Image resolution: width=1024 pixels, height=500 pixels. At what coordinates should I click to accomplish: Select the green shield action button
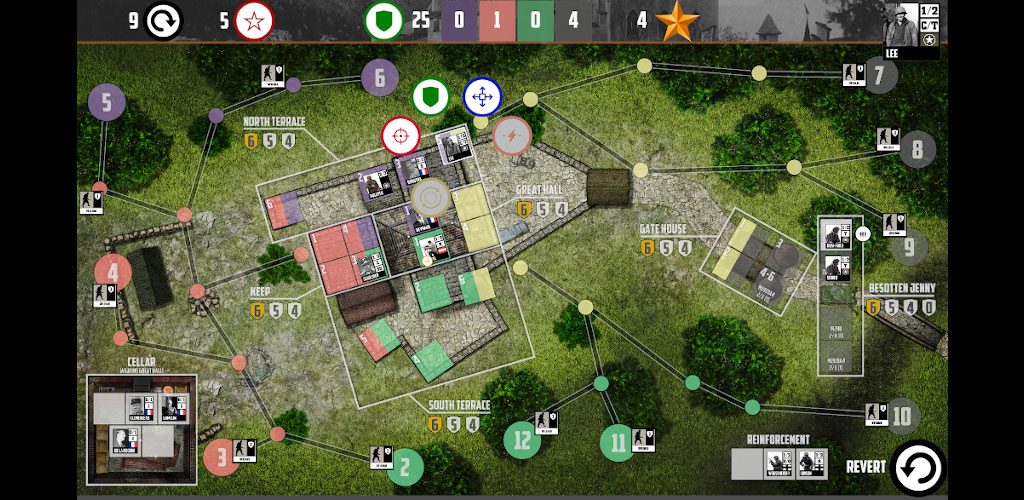(x=430, y=97)
